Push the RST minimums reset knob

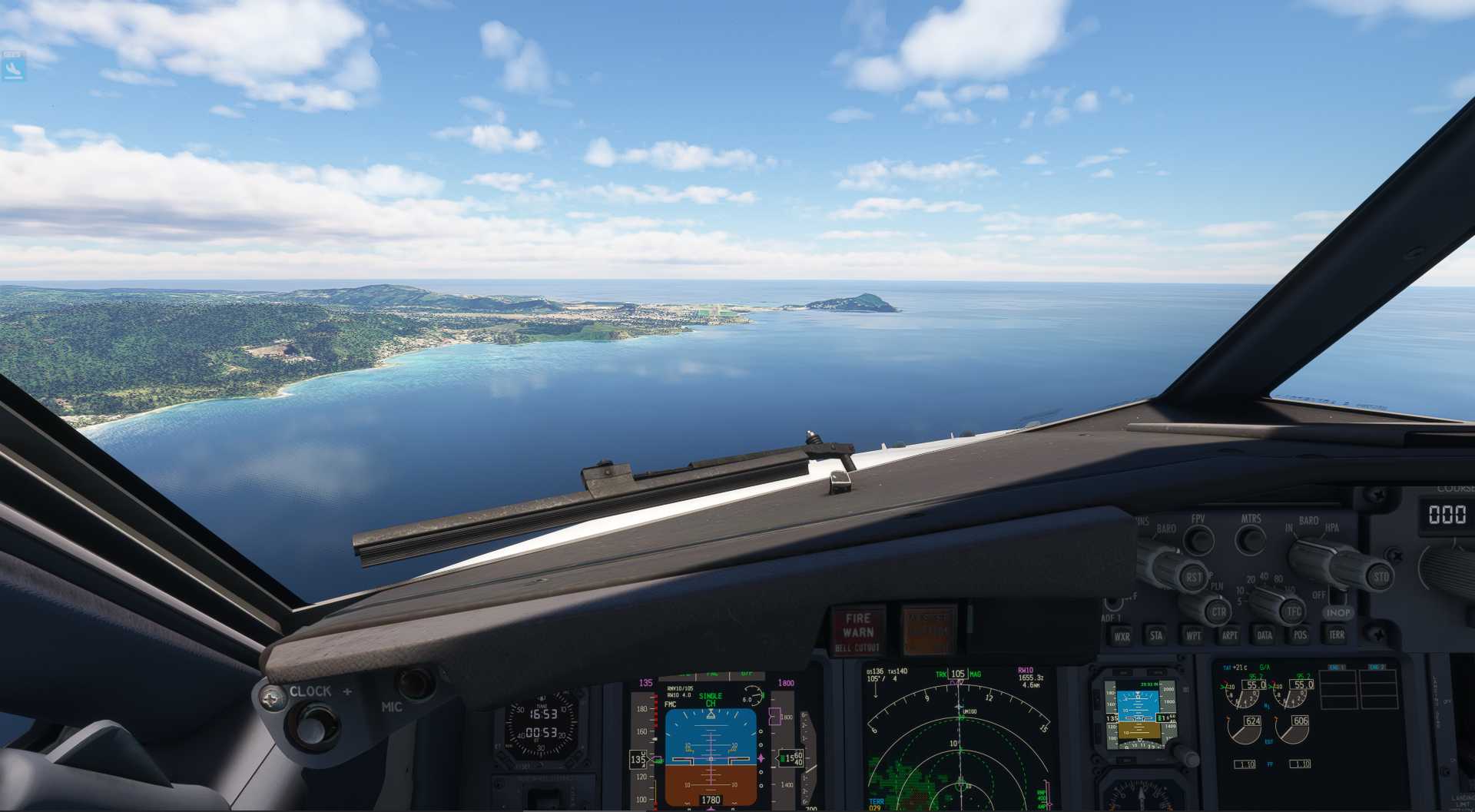point(1193,577)
